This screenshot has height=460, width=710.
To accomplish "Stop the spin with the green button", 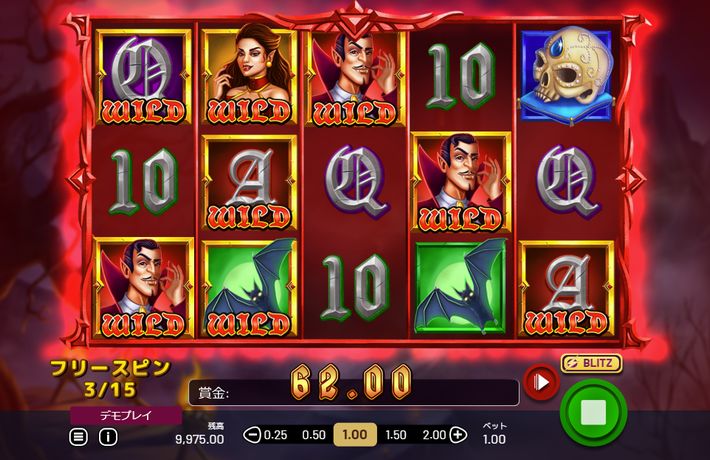I will 593,412.
